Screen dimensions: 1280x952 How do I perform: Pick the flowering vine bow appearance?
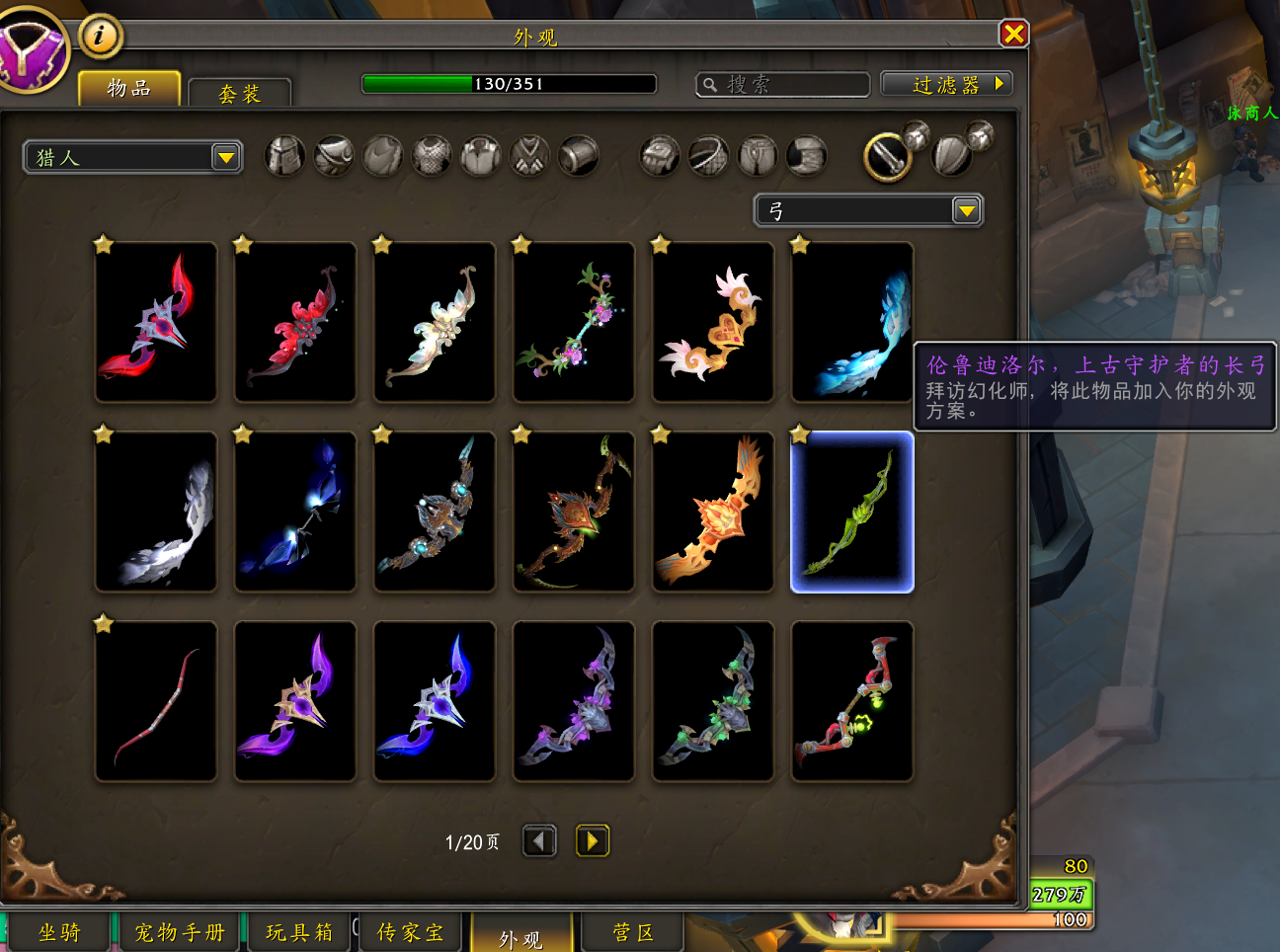point(574,323)
